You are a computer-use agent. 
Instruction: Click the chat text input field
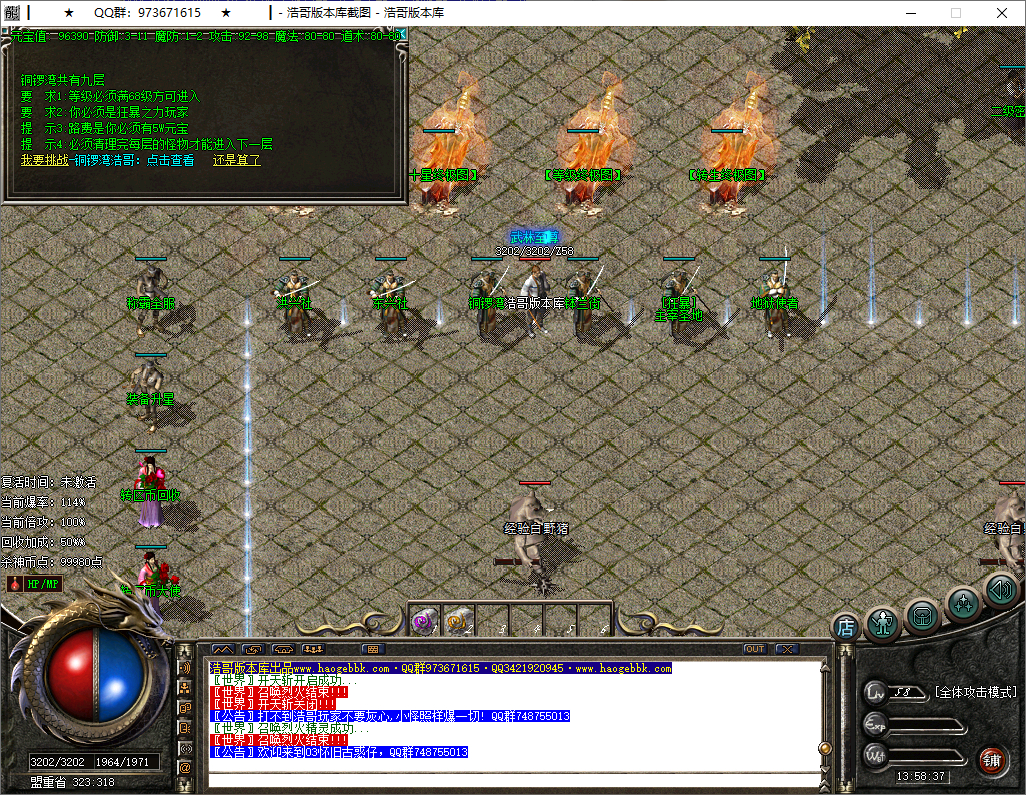tap(510, 778)
